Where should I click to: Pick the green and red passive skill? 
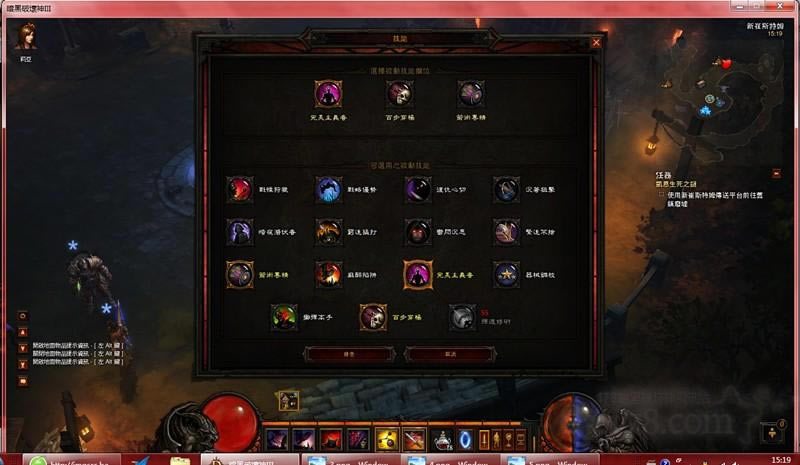[285, 317]
